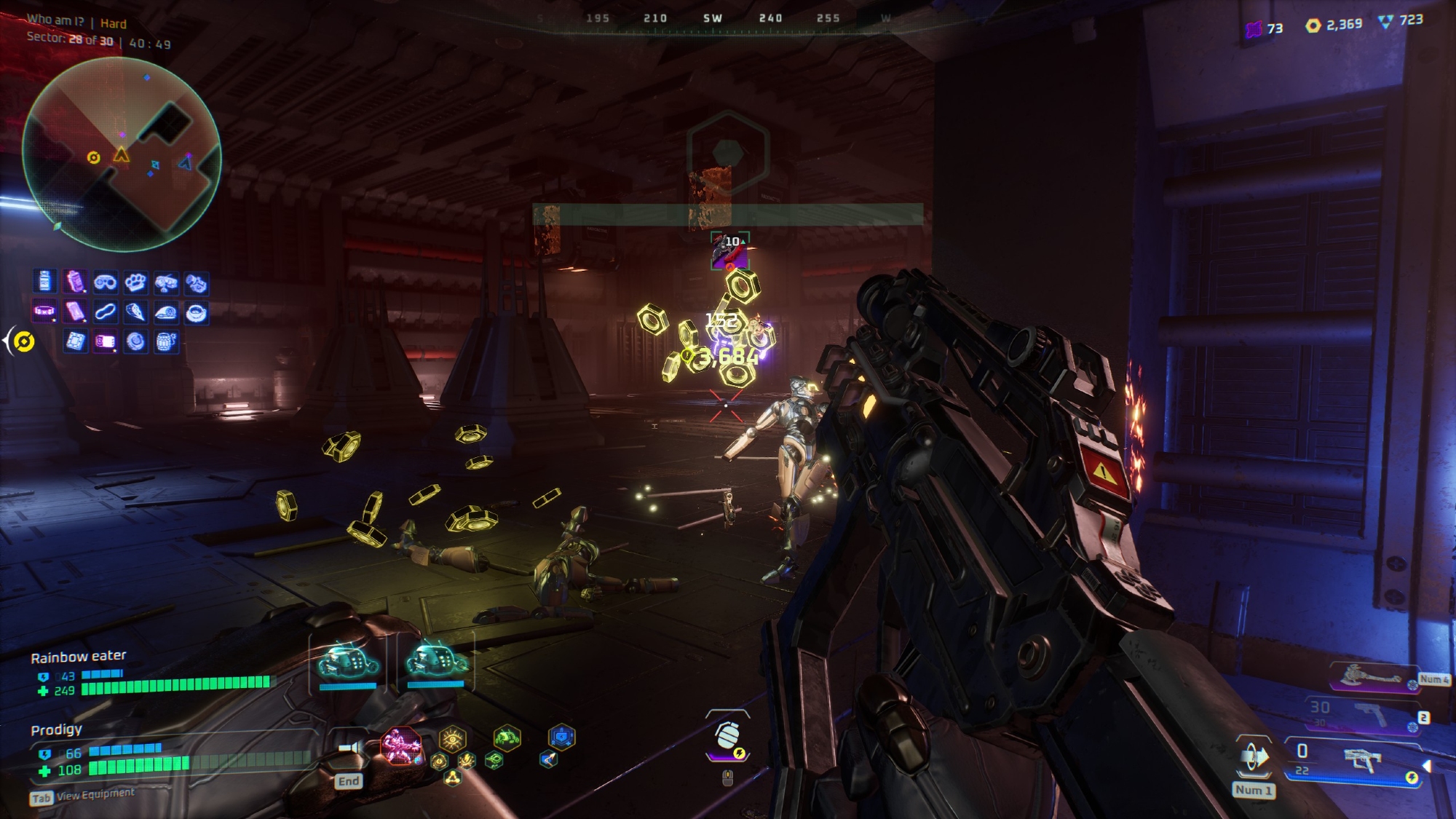Select the brass knuckles perk icon
1456x819 pixels.
click(135, 282)
